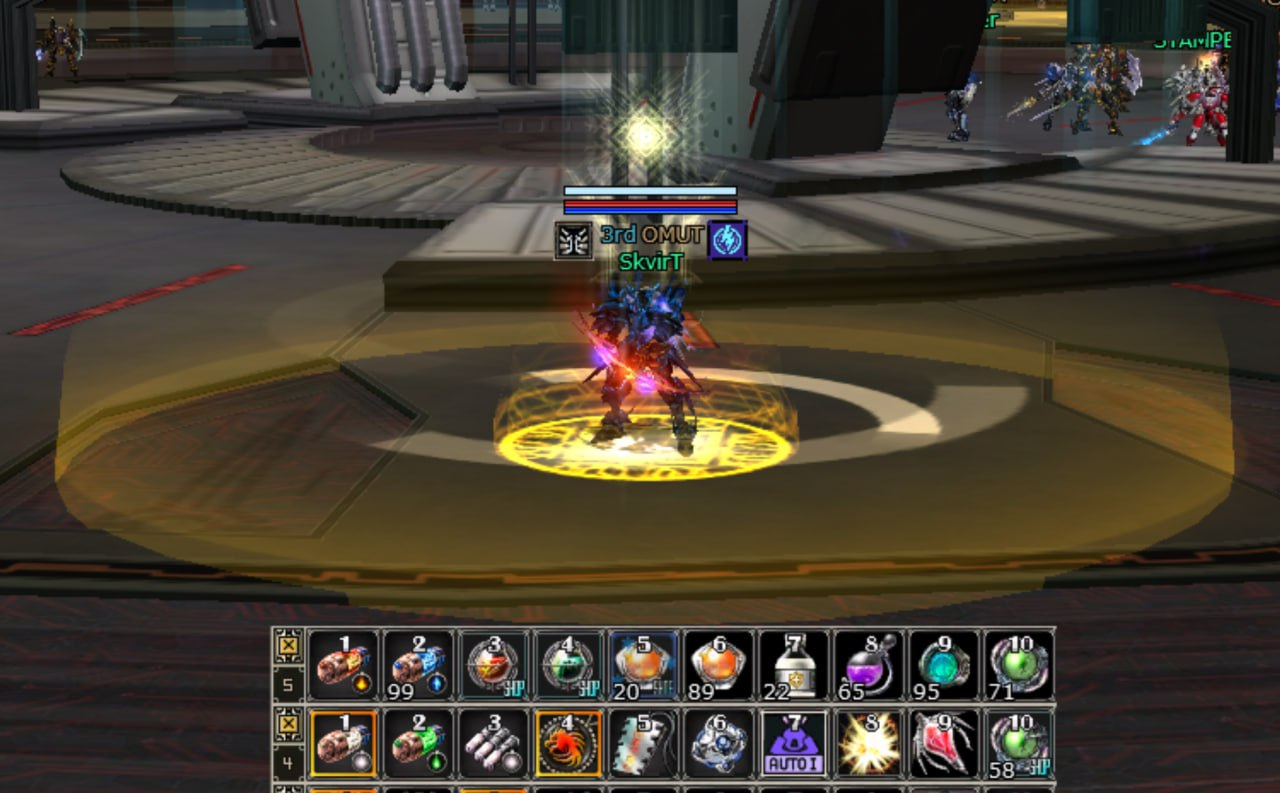Use the silver device with blue gems
Screen dimensions: 1280x793
[719, 744]
